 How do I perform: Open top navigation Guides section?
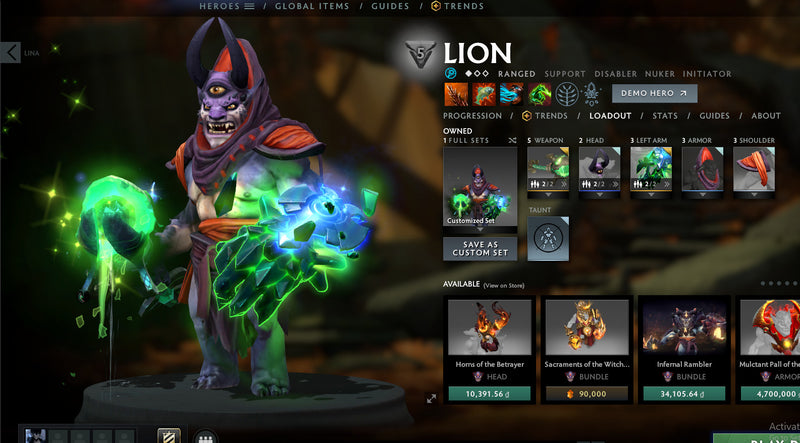point(389,6)
